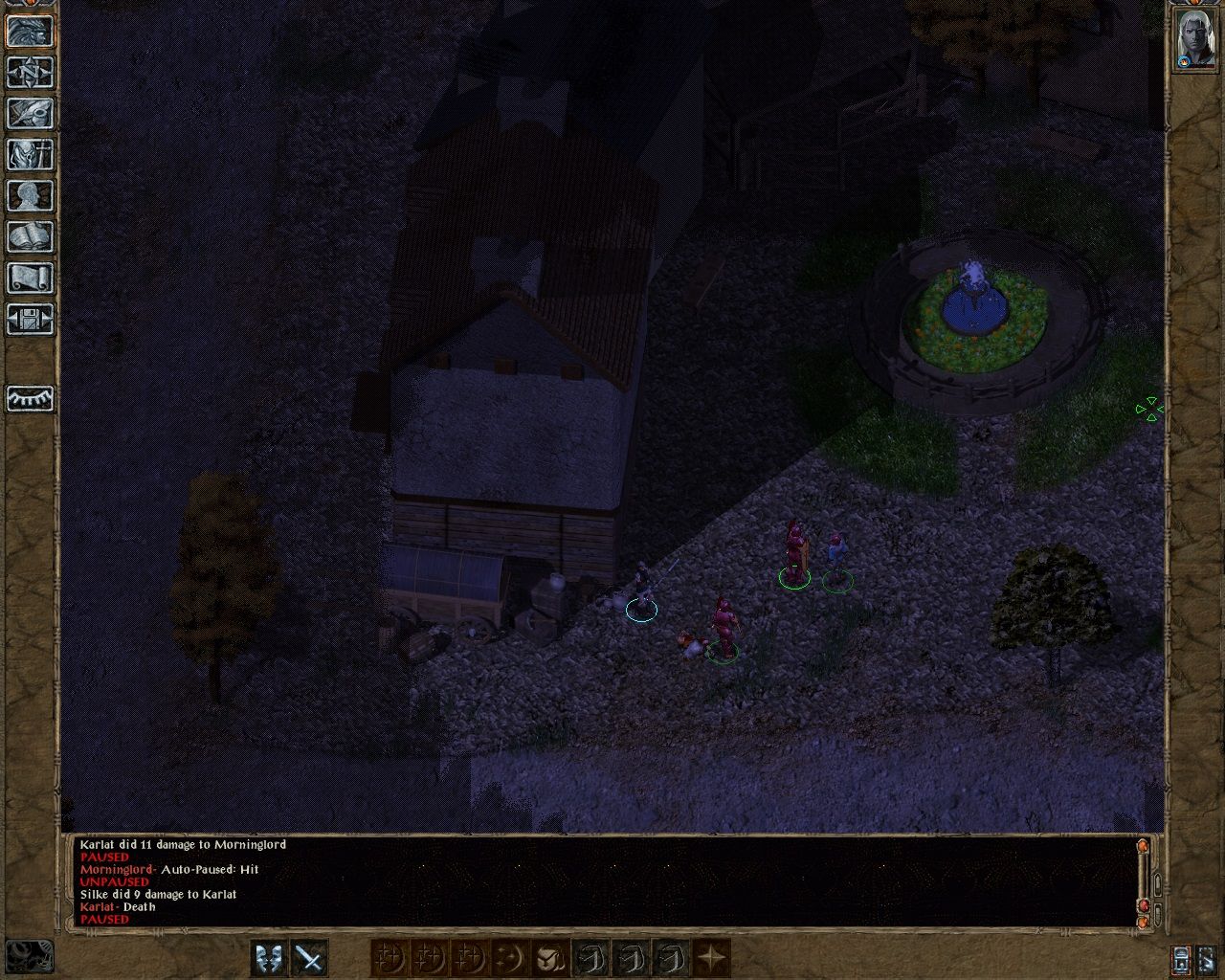Open the party Inventory screen
The width and height of the screenshot is (1225, 980).
[x=29, y=154]
